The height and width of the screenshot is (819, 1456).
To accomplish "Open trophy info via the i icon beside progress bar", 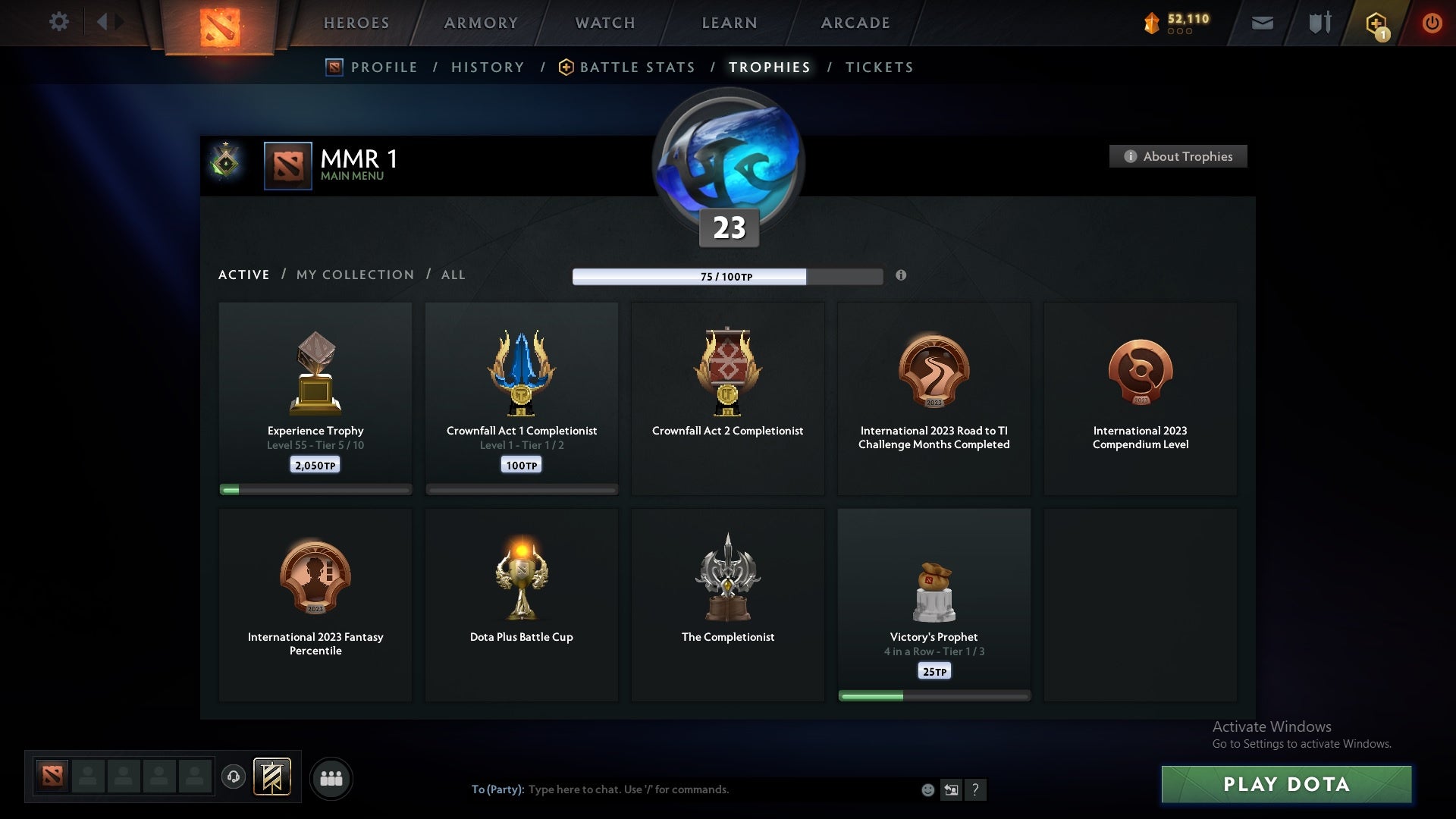I will pyautogui.click(x=902, y=276).
